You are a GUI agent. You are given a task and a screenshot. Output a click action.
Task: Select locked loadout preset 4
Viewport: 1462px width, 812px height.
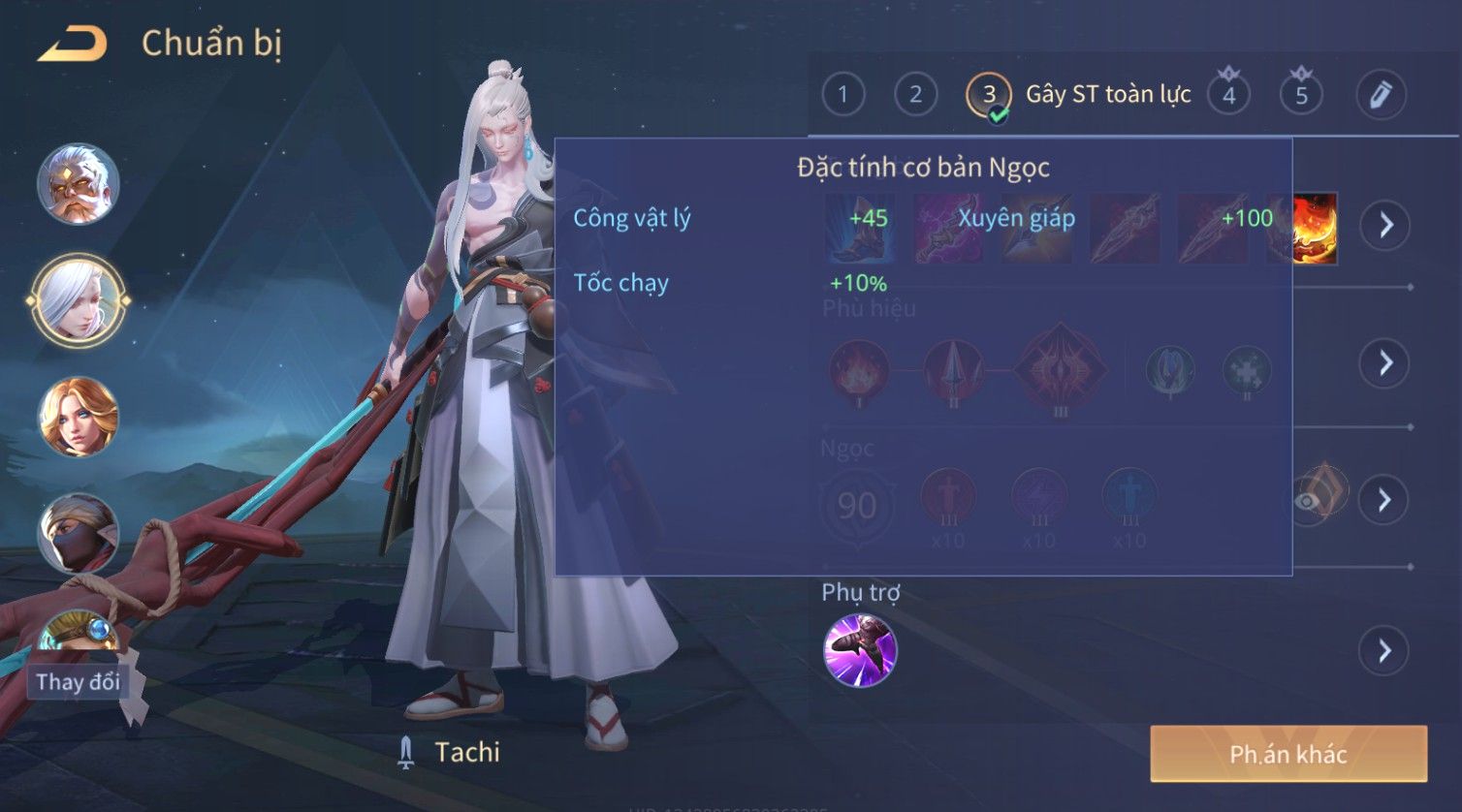tap(1228, 95)
